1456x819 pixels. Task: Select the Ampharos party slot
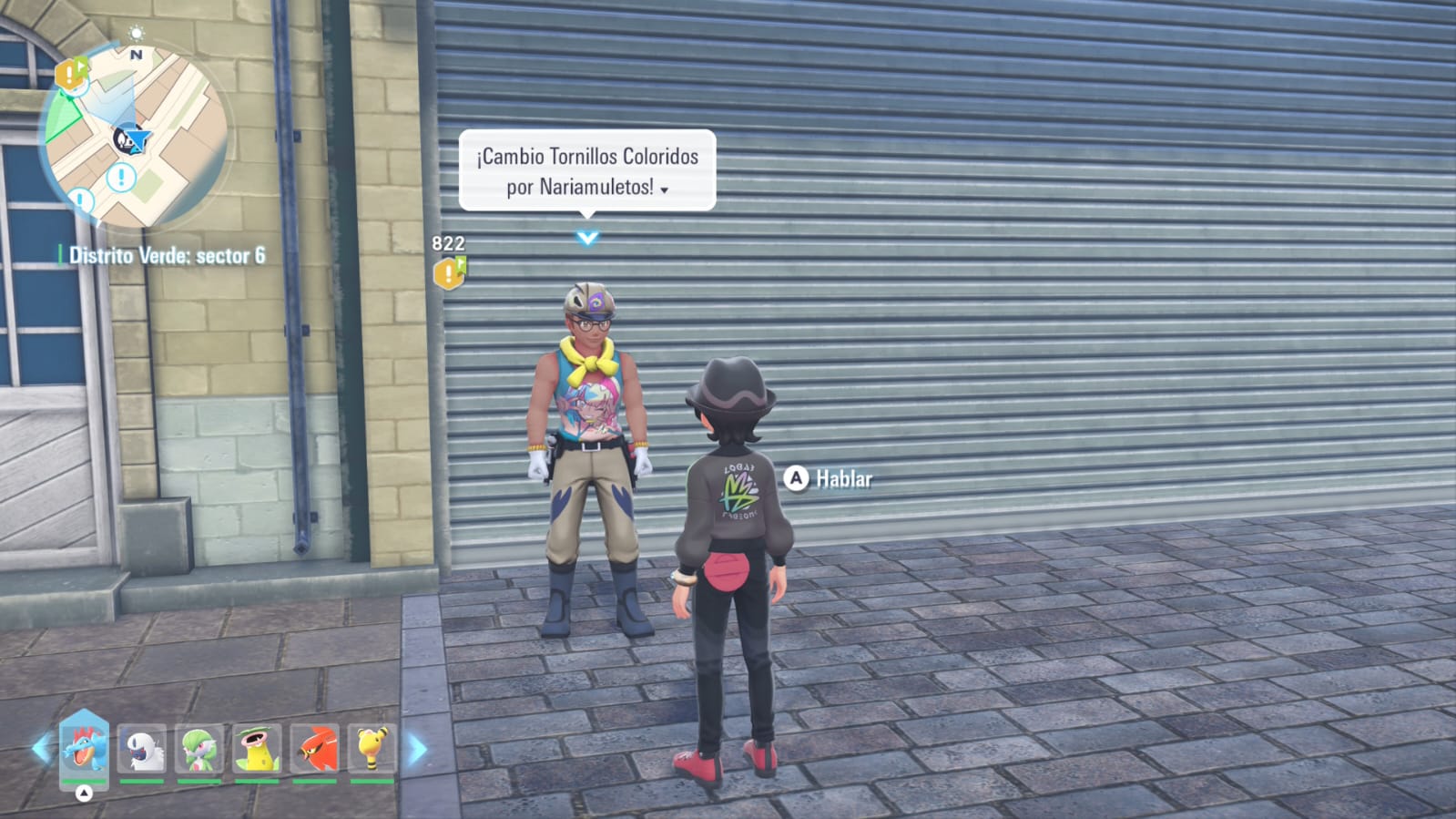point(372,750)
